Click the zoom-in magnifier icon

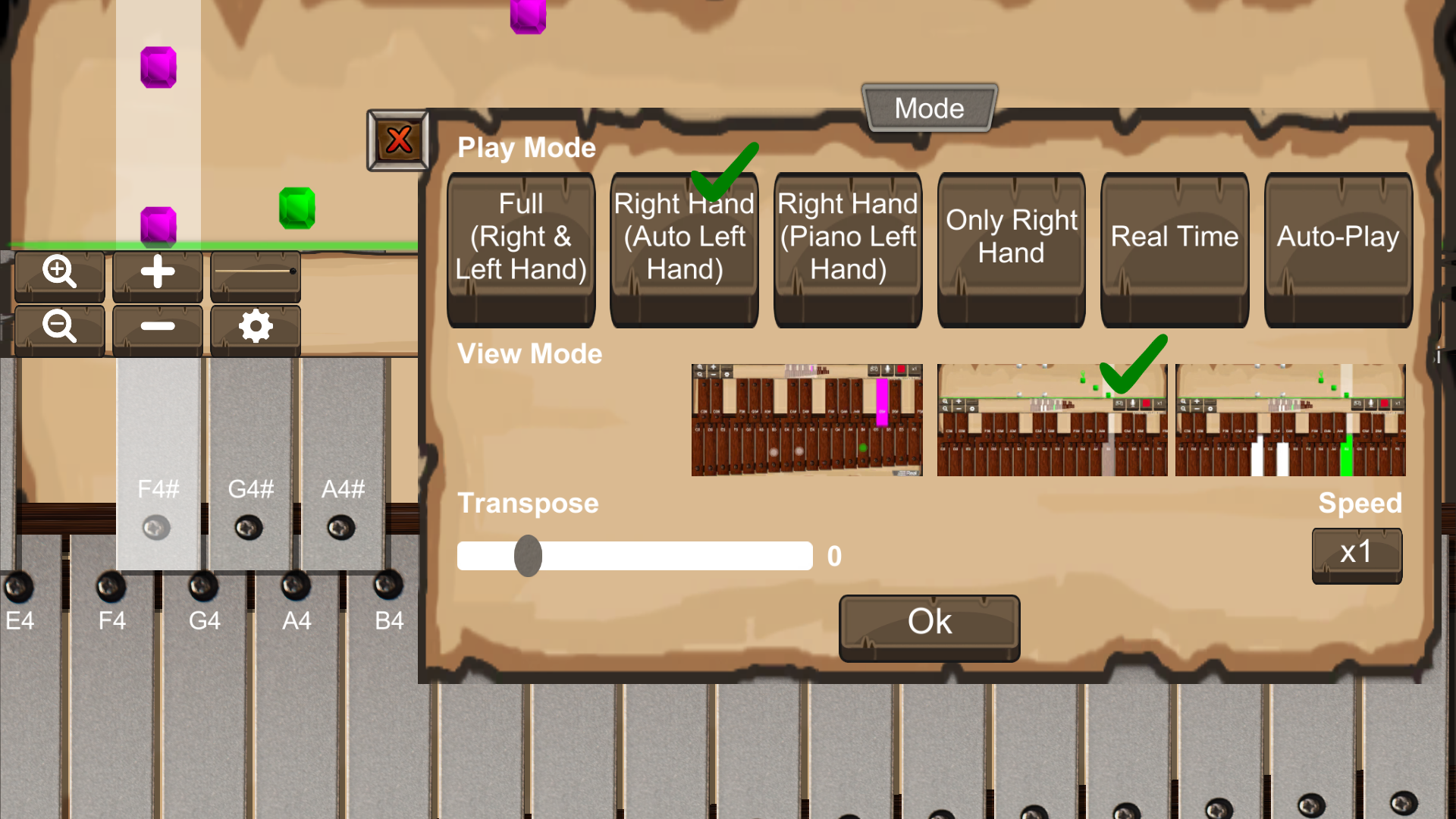pyautogui.click(x=60, y=274)
